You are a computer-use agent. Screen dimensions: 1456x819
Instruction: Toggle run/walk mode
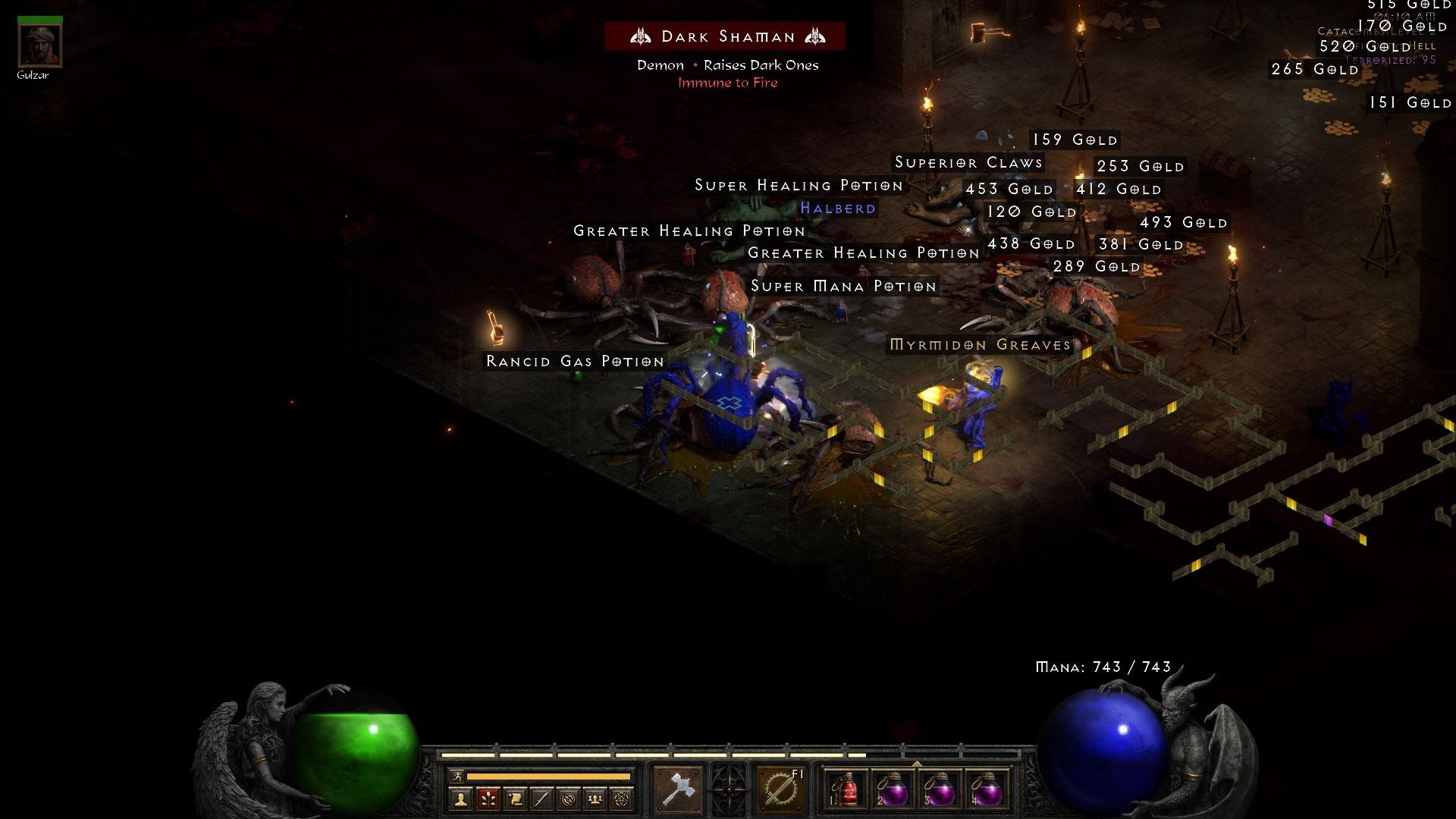click(x=457, y=775)
